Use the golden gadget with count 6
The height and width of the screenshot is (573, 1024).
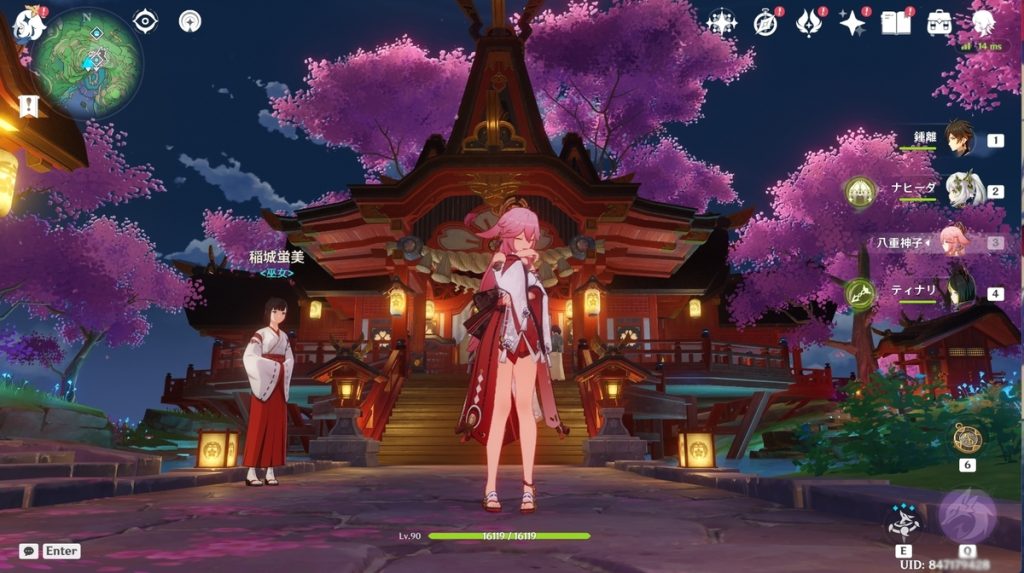point(967,438)
